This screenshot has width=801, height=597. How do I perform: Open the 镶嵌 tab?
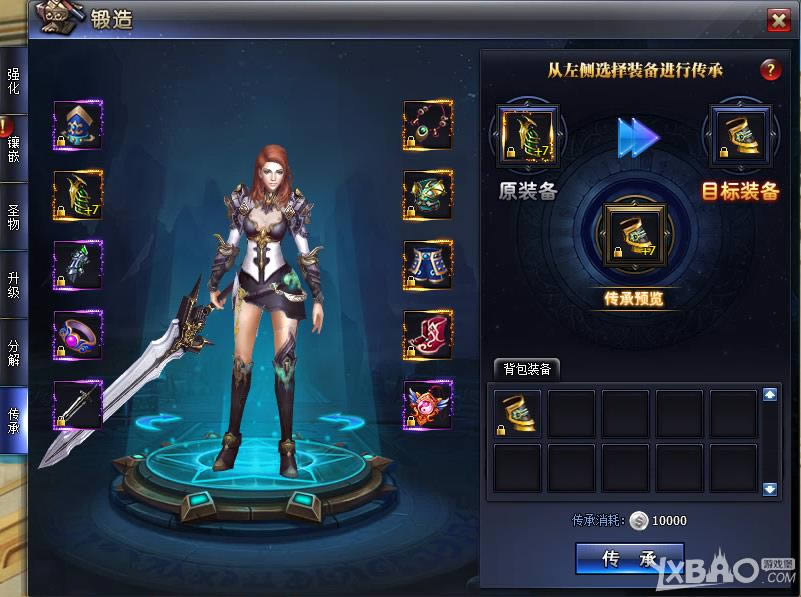(x=13, y=148)
